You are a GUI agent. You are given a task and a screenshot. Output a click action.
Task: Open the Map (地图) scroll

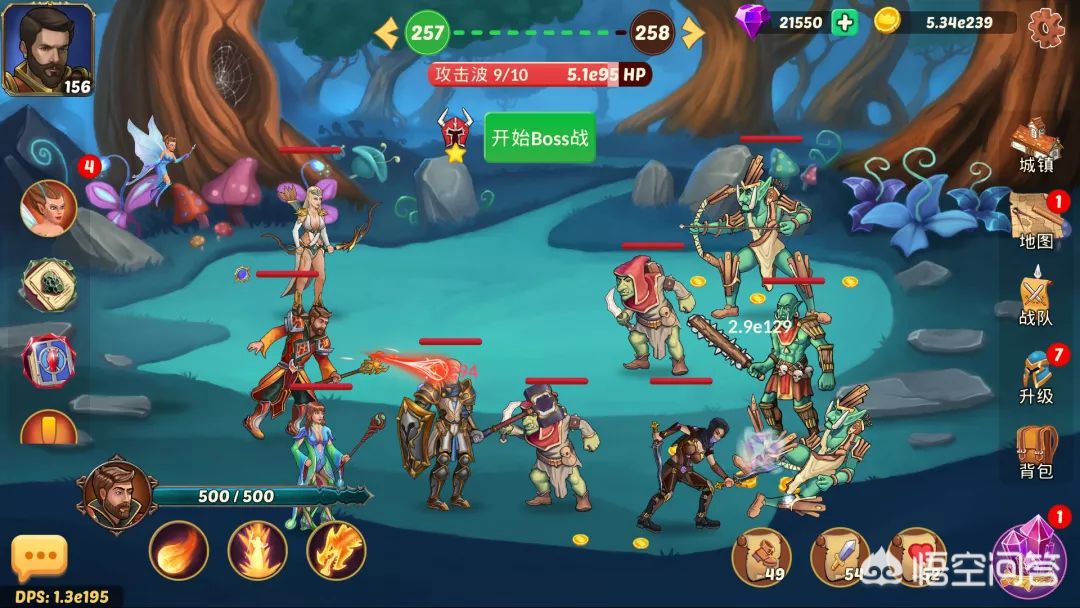coord(1035,220)
